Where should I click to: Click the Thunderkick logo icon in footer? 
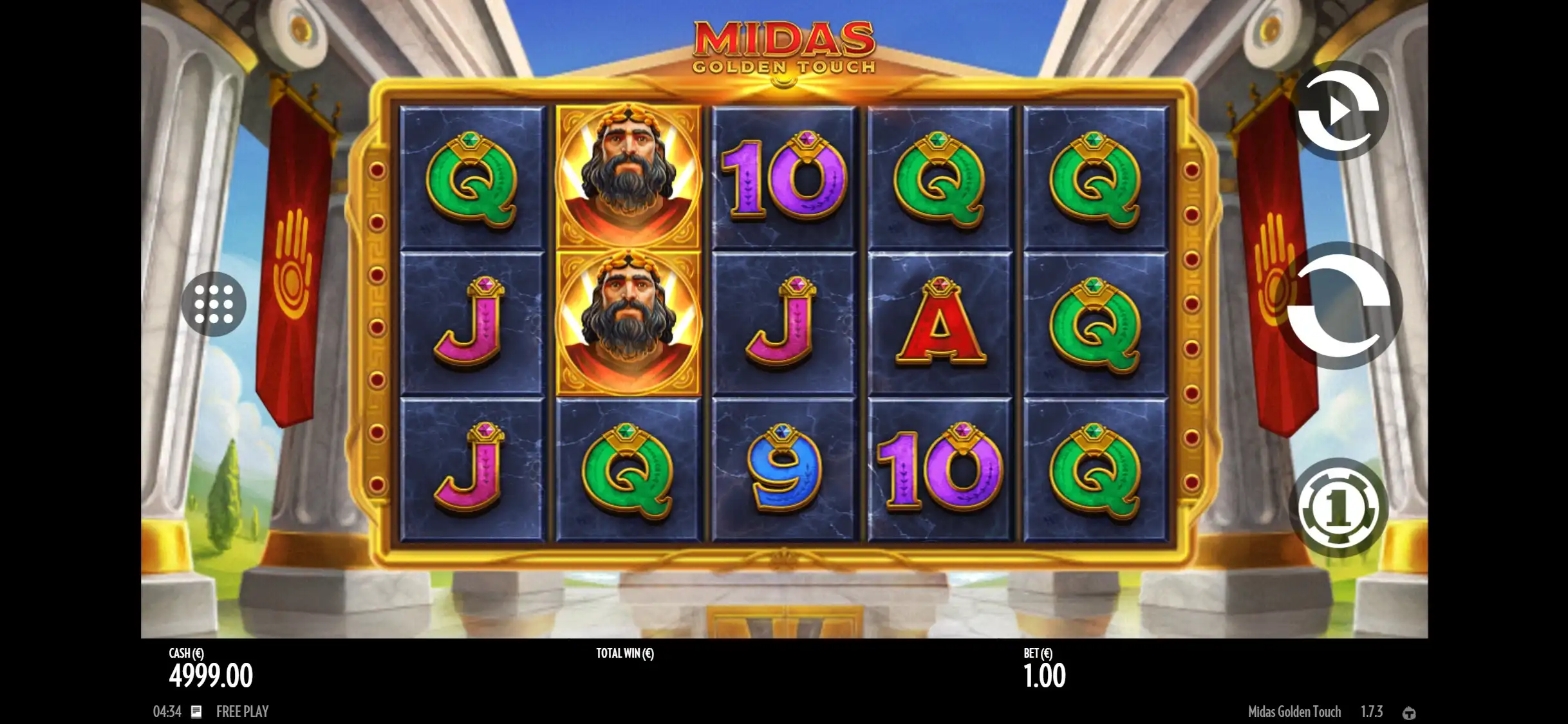pyautogui.click(x=1409, y=712)
